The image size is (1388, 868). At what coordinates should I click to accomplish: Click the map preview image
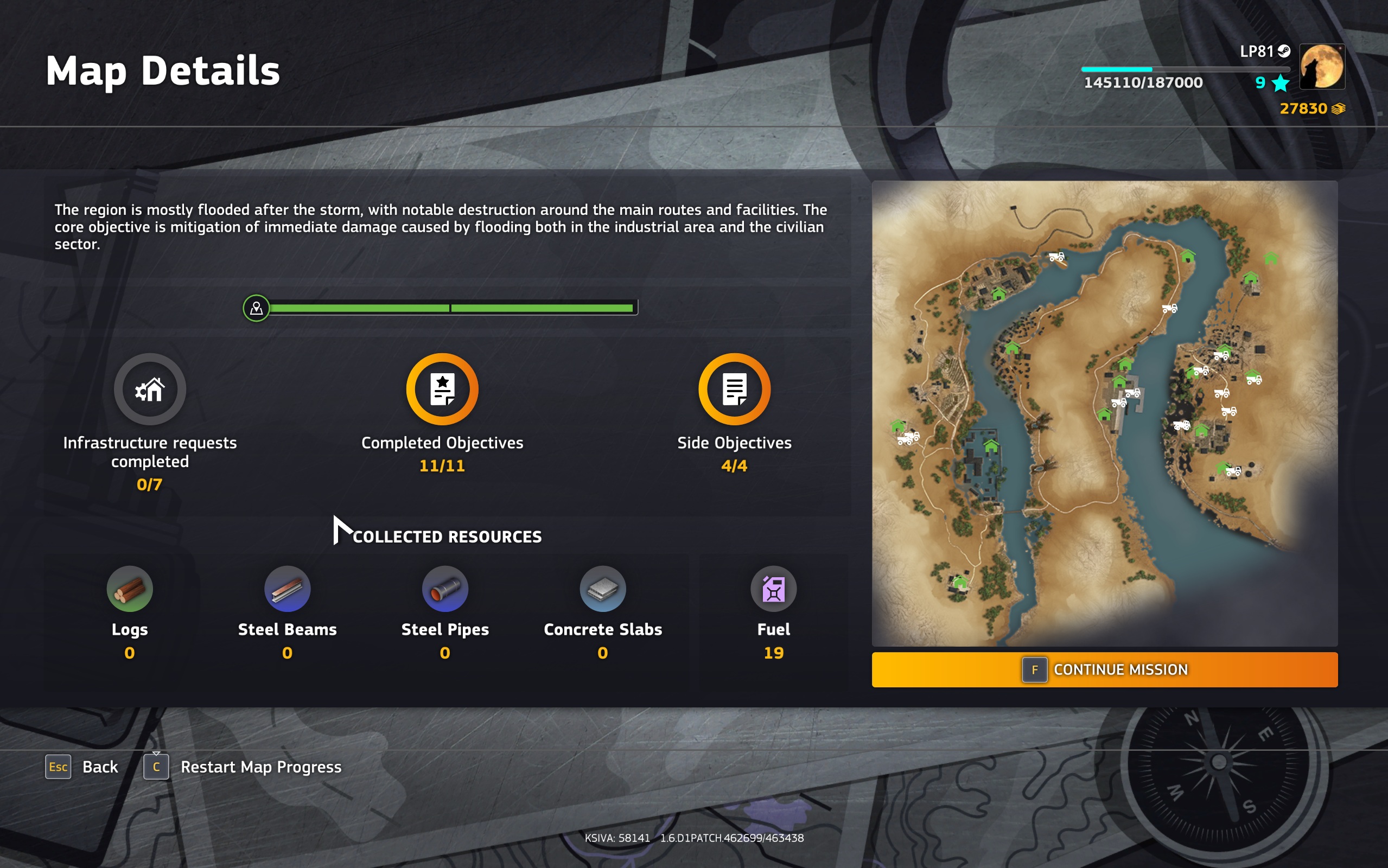pos(1105,413)
